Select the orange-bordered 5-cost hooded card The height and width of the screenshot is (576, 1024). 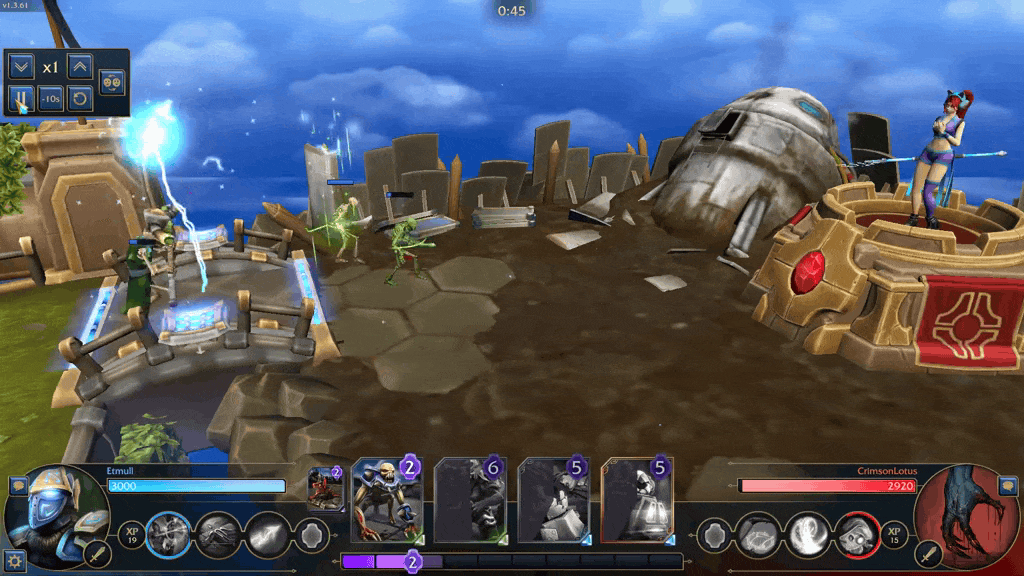pos(637,500)
